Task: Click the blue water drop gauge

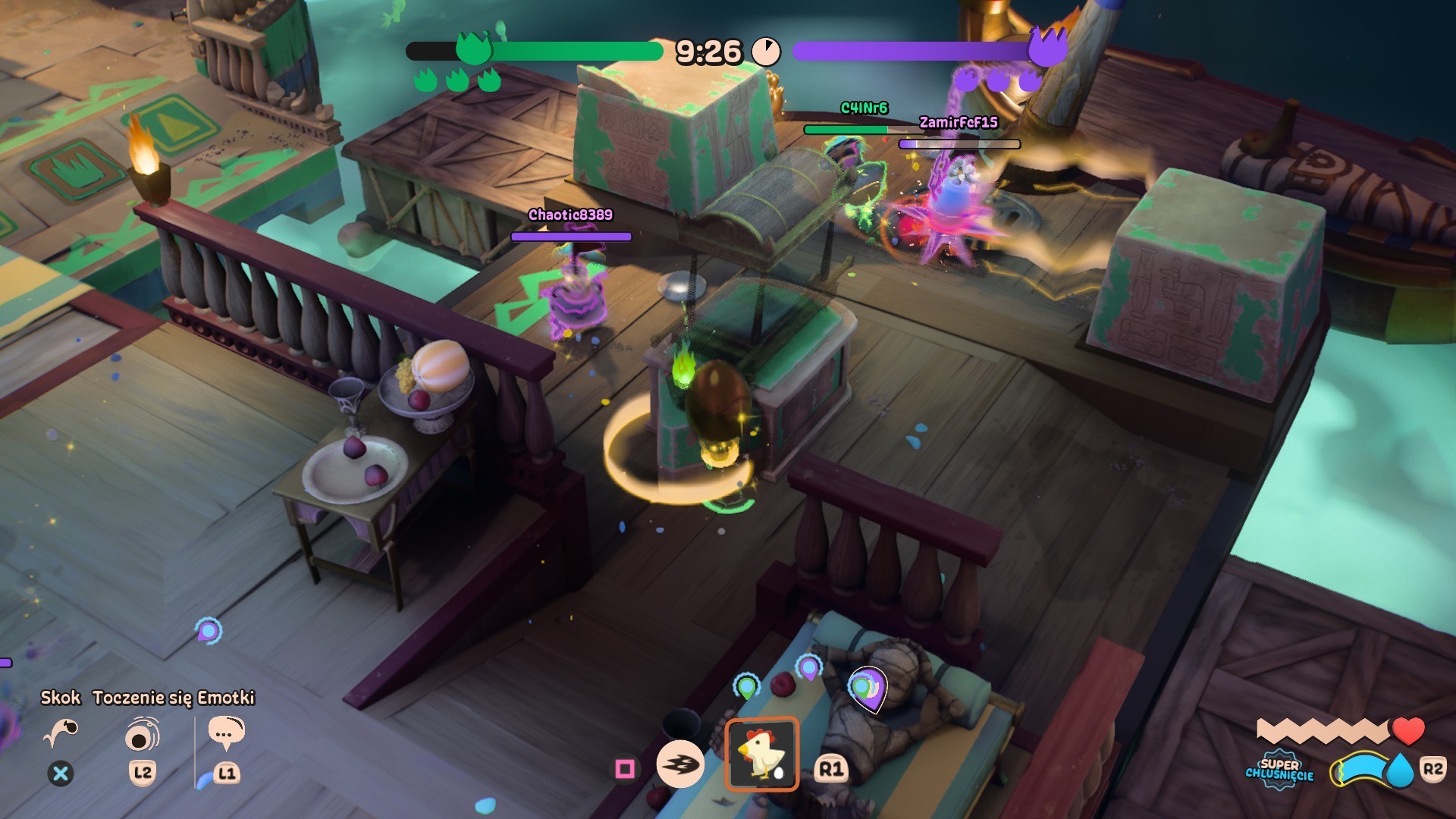Action: point(1399,770)
